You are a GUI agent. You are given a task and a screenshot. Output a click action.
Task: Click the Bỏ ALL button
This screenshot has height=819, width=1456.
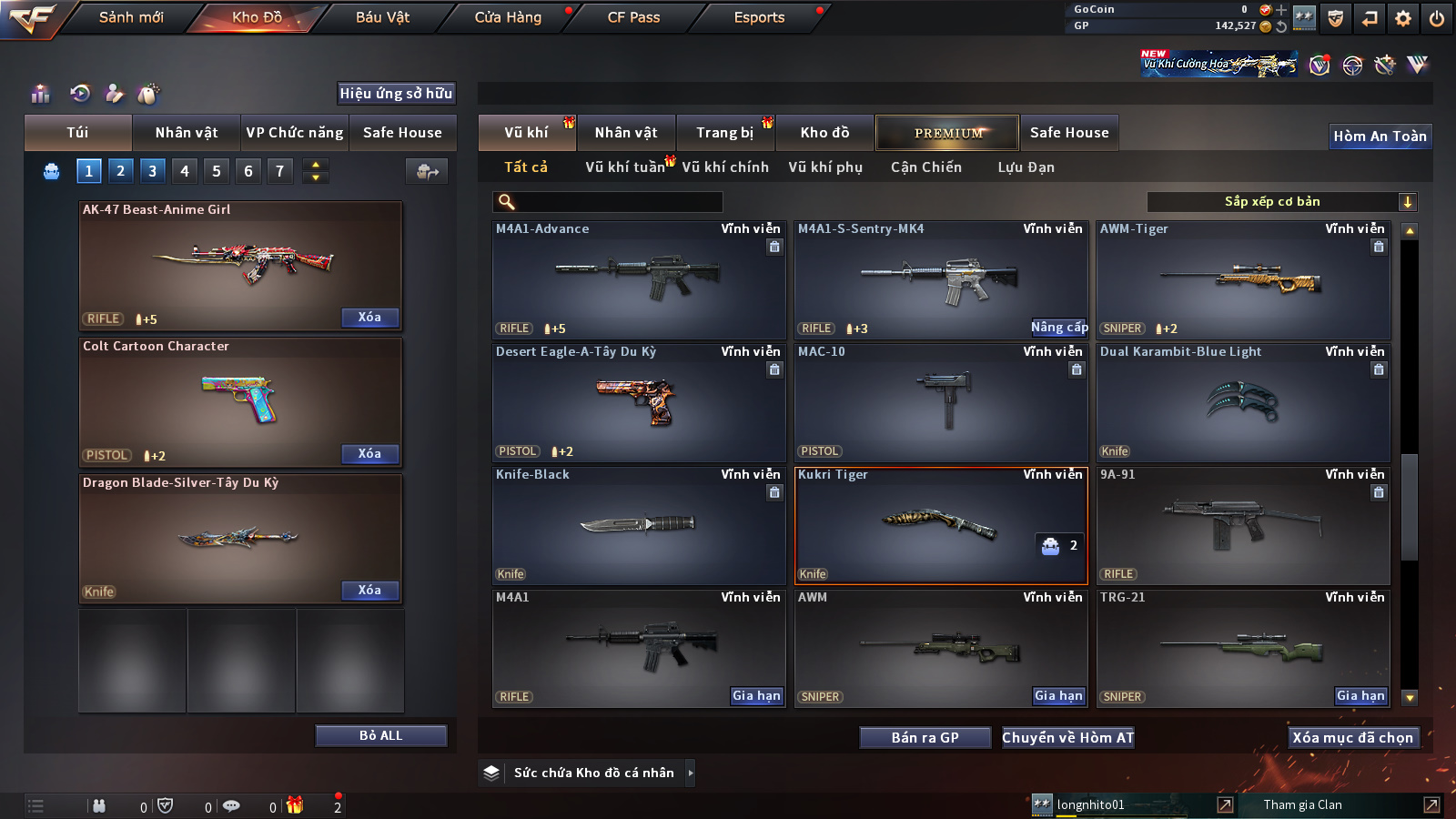coord(380,735)
